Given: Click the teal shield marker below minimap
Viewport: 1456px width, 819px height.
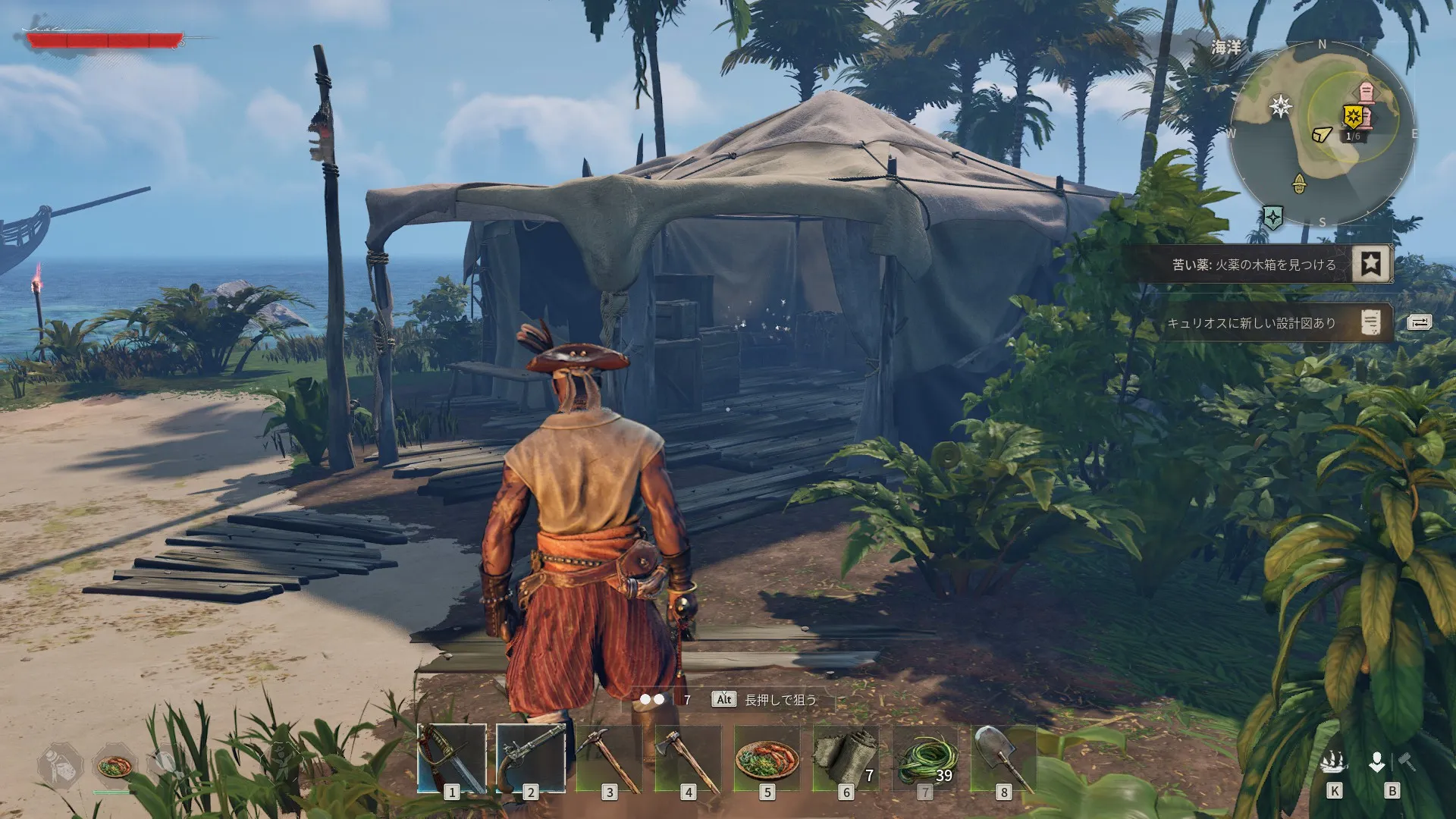Looking at the screenshot, I should pyautogui.click(x=1272, y=218).
